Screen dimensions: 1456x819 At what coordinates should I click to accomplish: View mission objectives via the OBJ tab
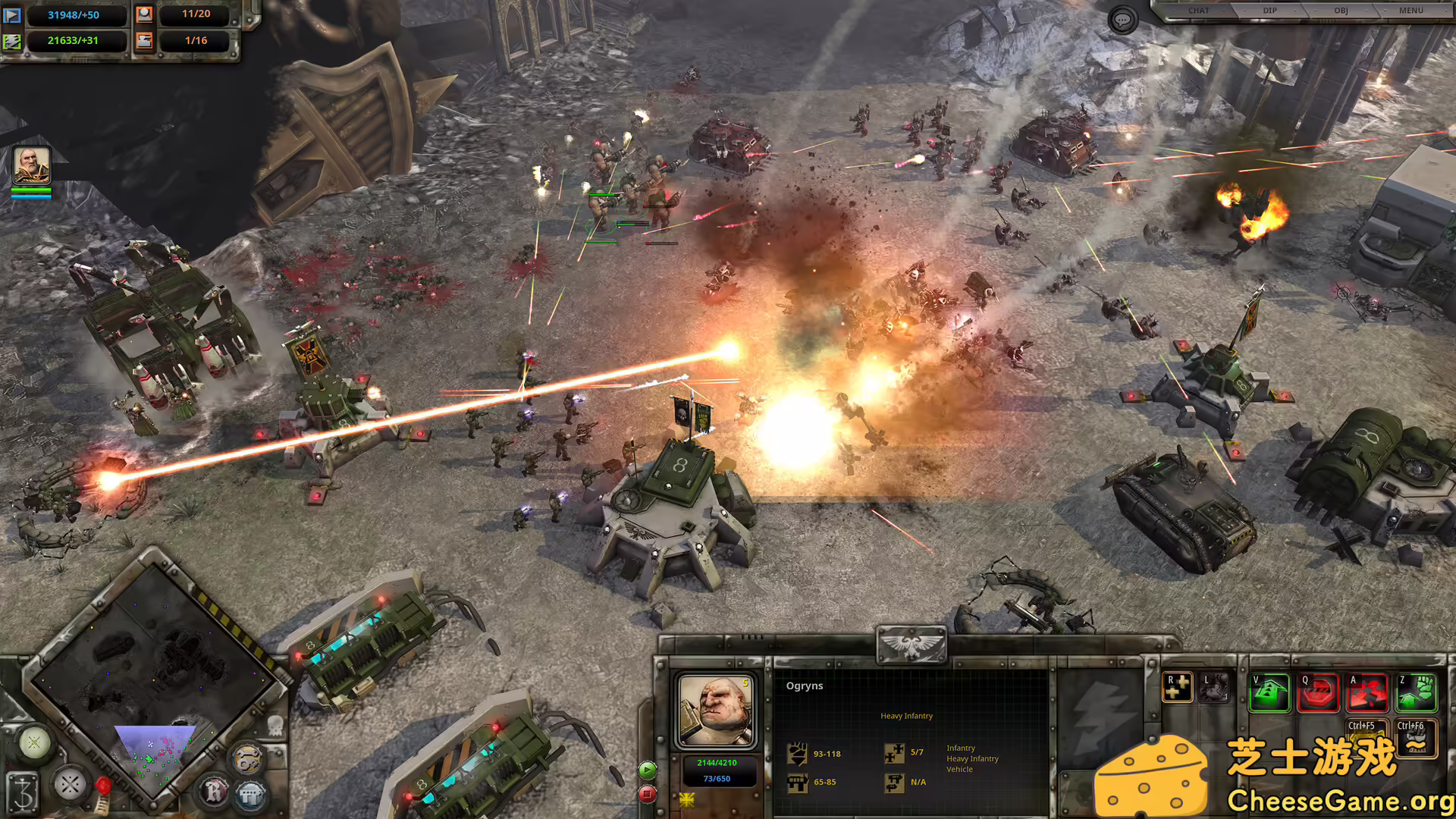click(1341, 11)
